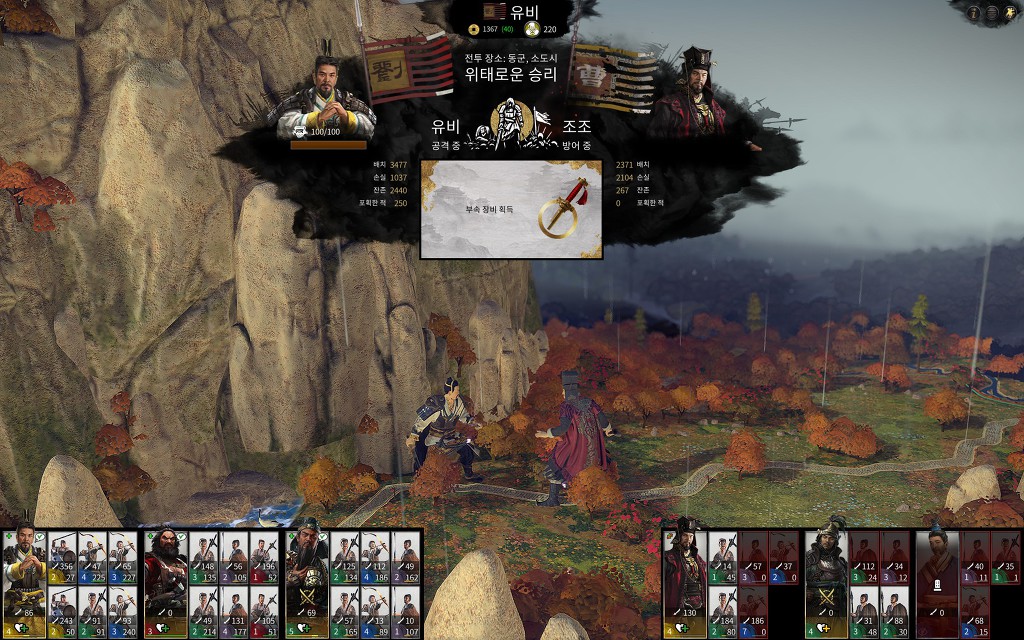Select enemy spear unit card showing 184
1024x640 pixels.
tap(723, 613)
